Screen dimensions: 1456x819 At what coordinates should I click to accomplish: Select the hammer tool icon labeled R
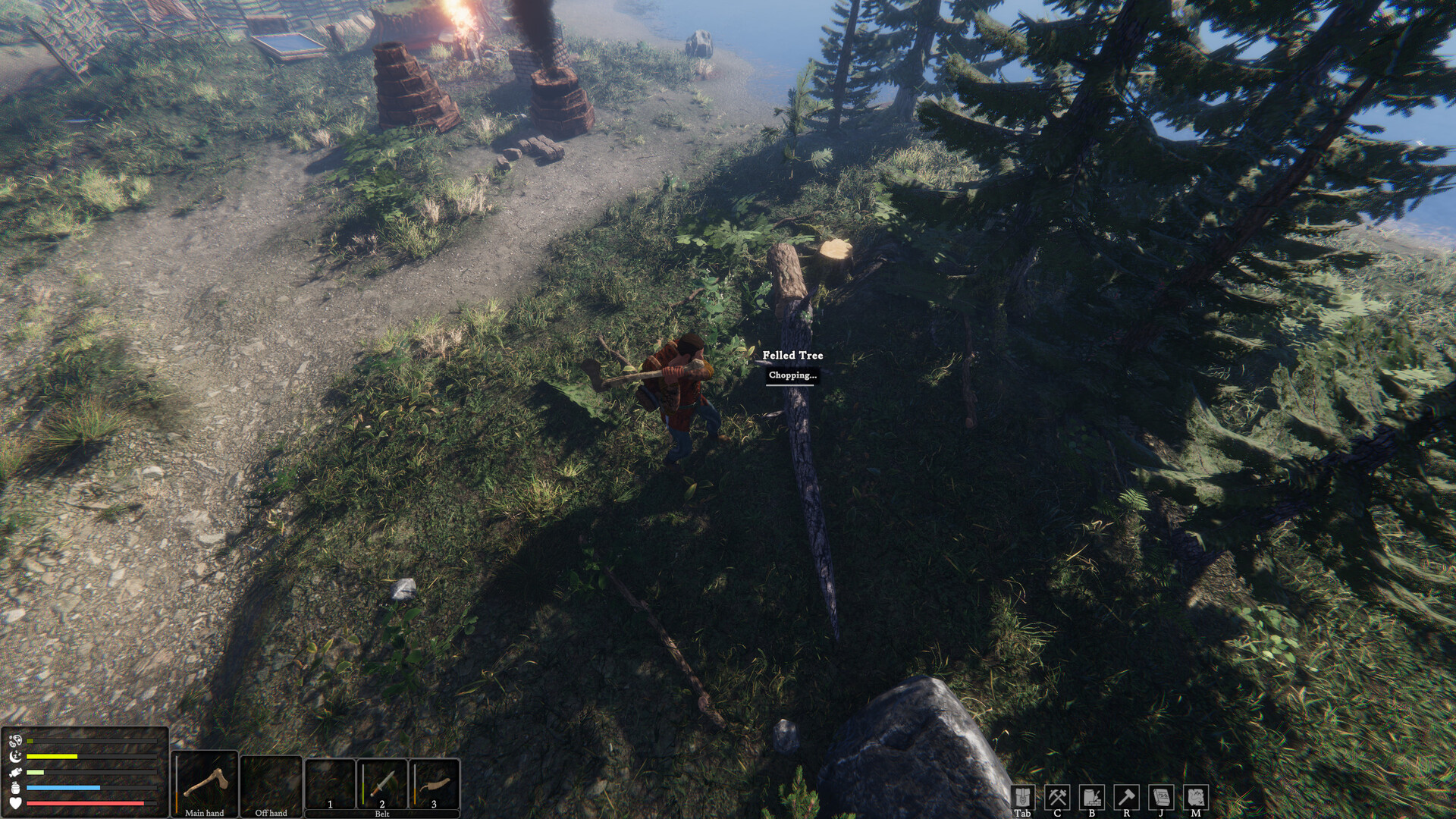[x=1126, y=795]
